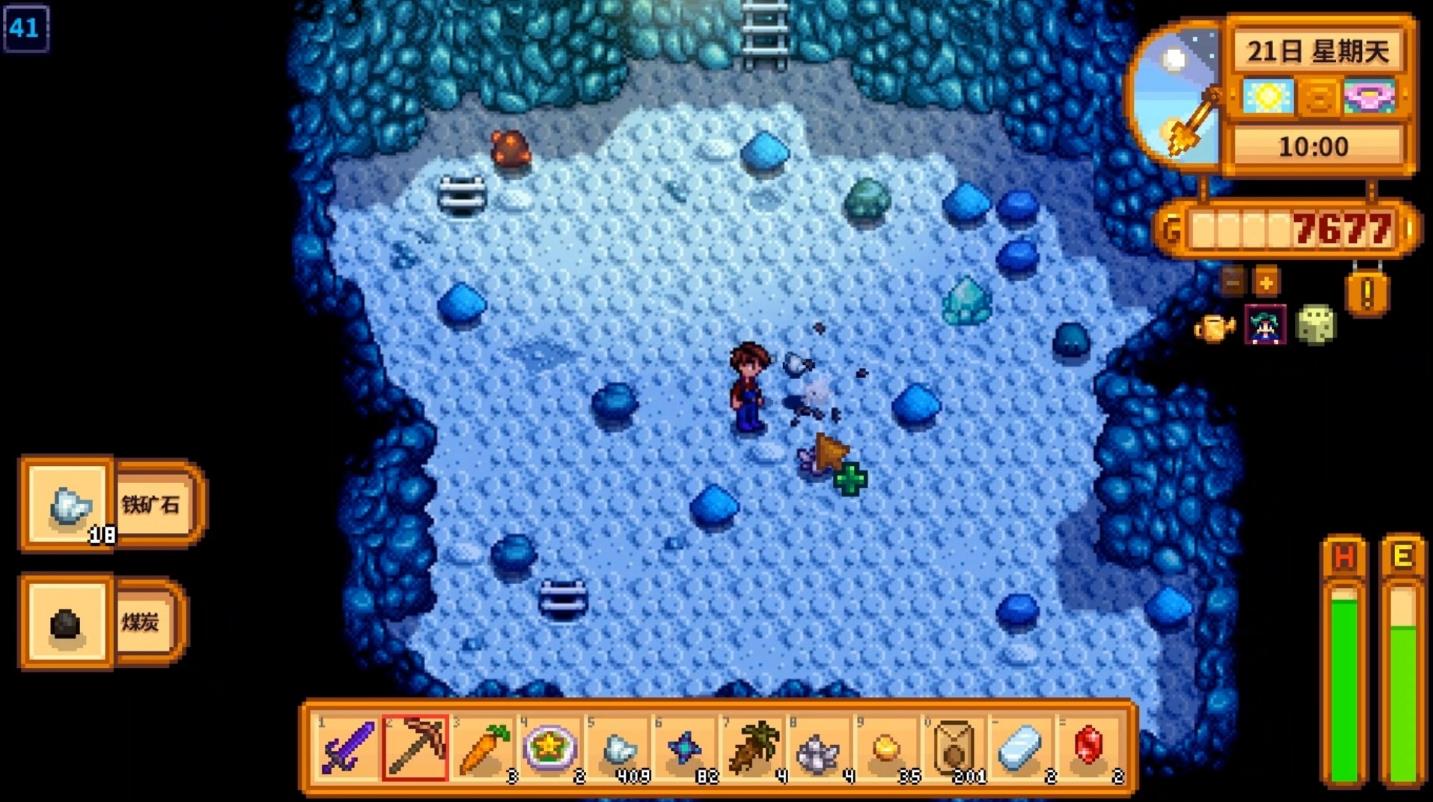
Task: Select the light blue bar slot
Action: tap(1020, 748)
